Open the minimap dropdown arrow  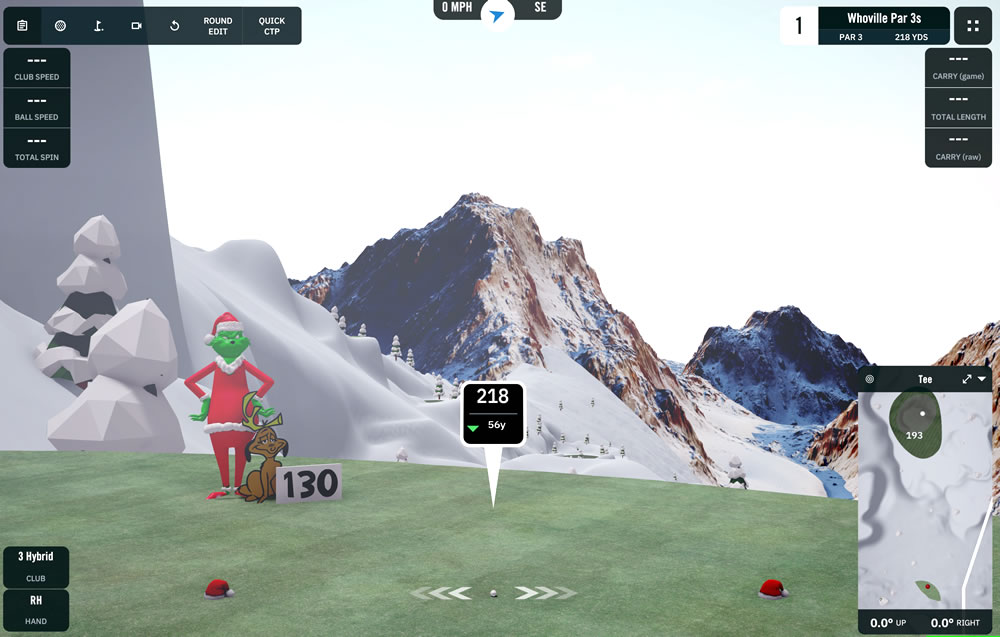coord(983,380)
